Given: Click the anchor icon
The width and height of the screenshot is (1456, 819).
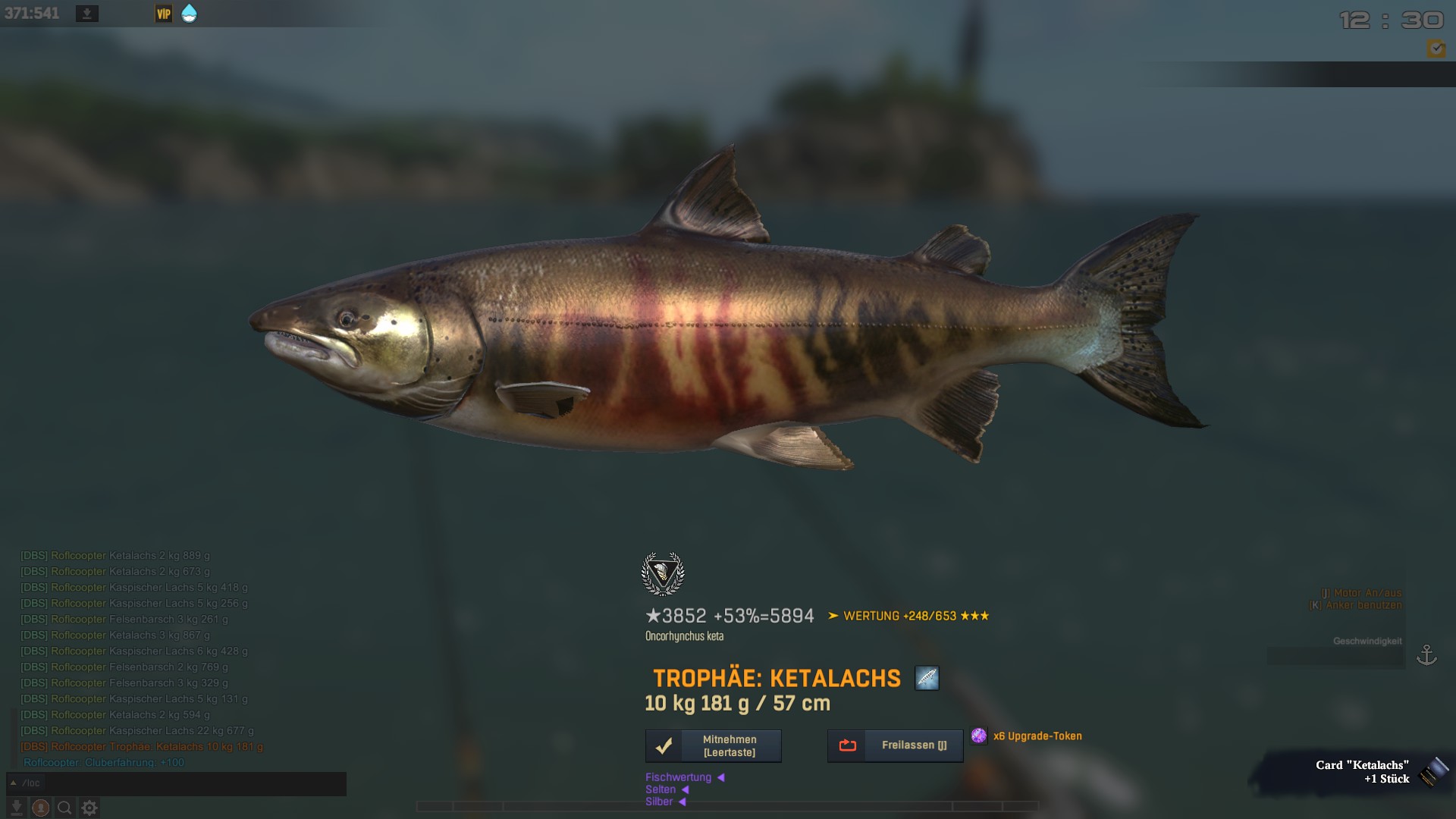Looking at the screenshot, I should coord(1426,654).
